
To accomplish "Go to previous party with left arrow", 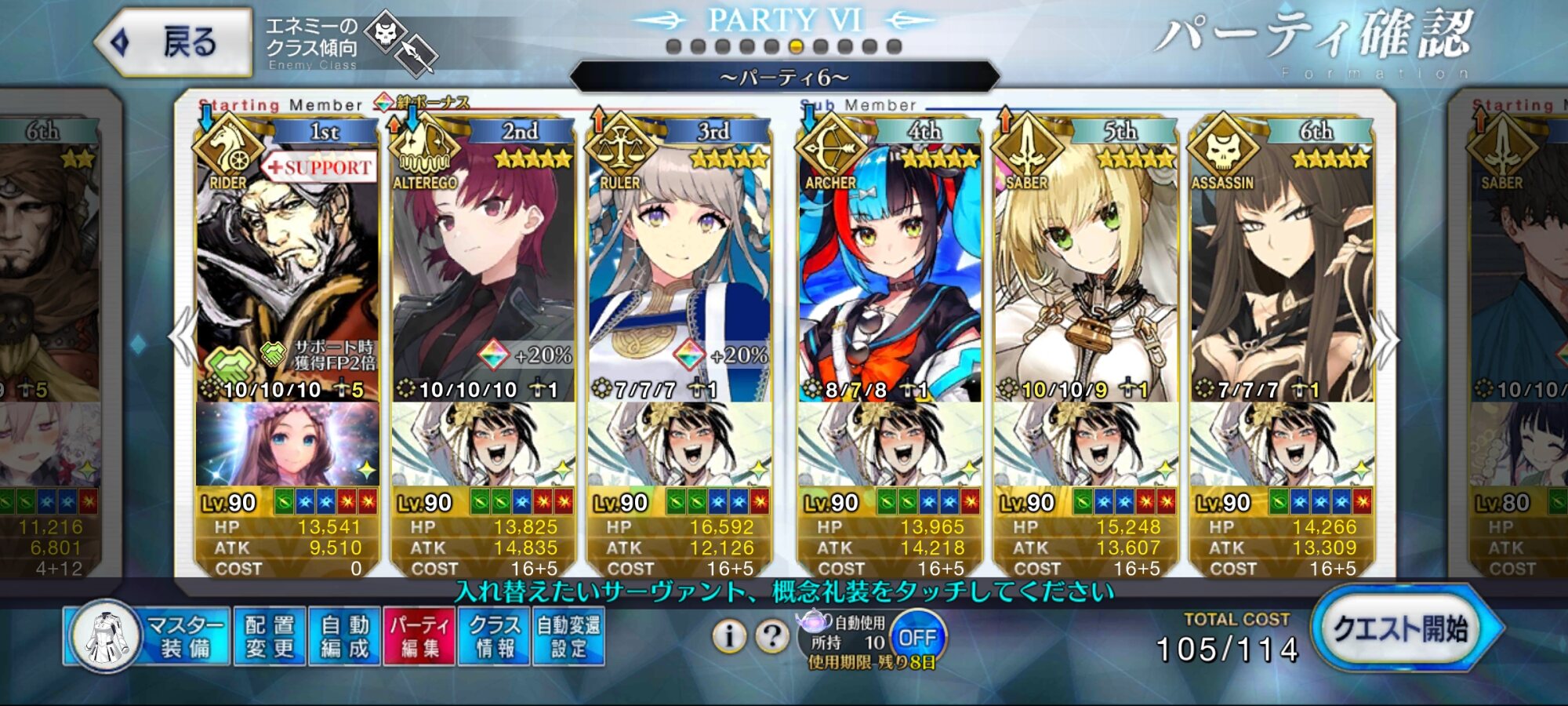I will pyautogui.click(x=183, y=337).
